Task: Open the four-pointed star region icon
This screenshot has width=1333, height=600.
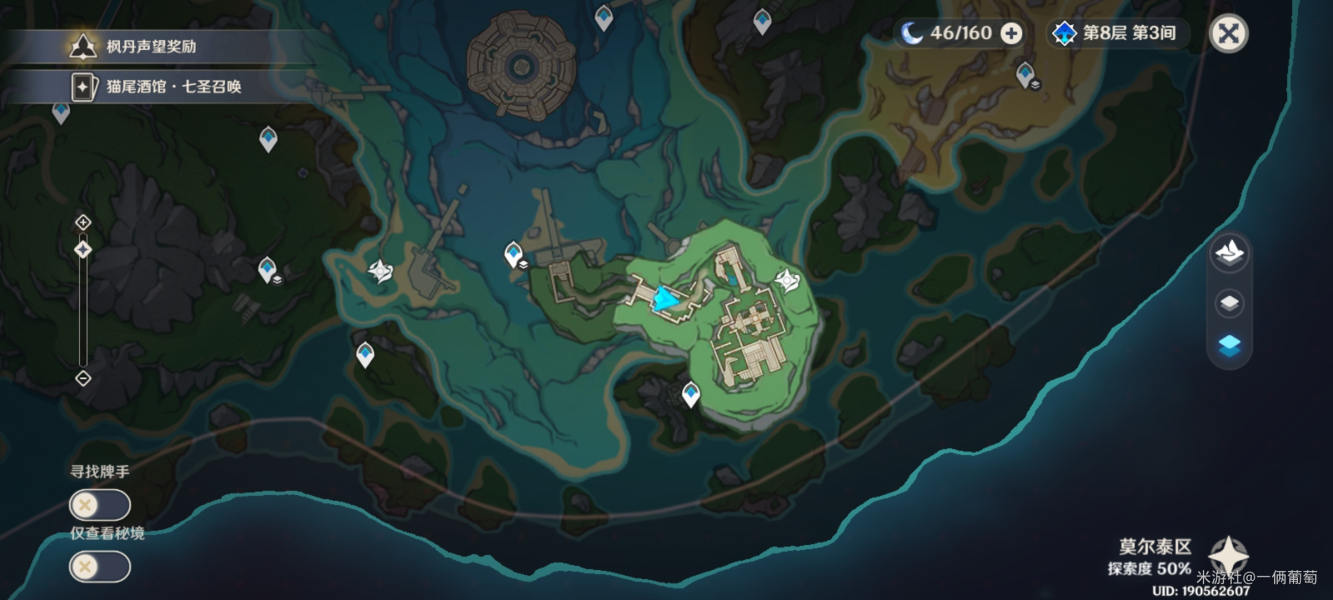Action: (x=1227, y=556)
